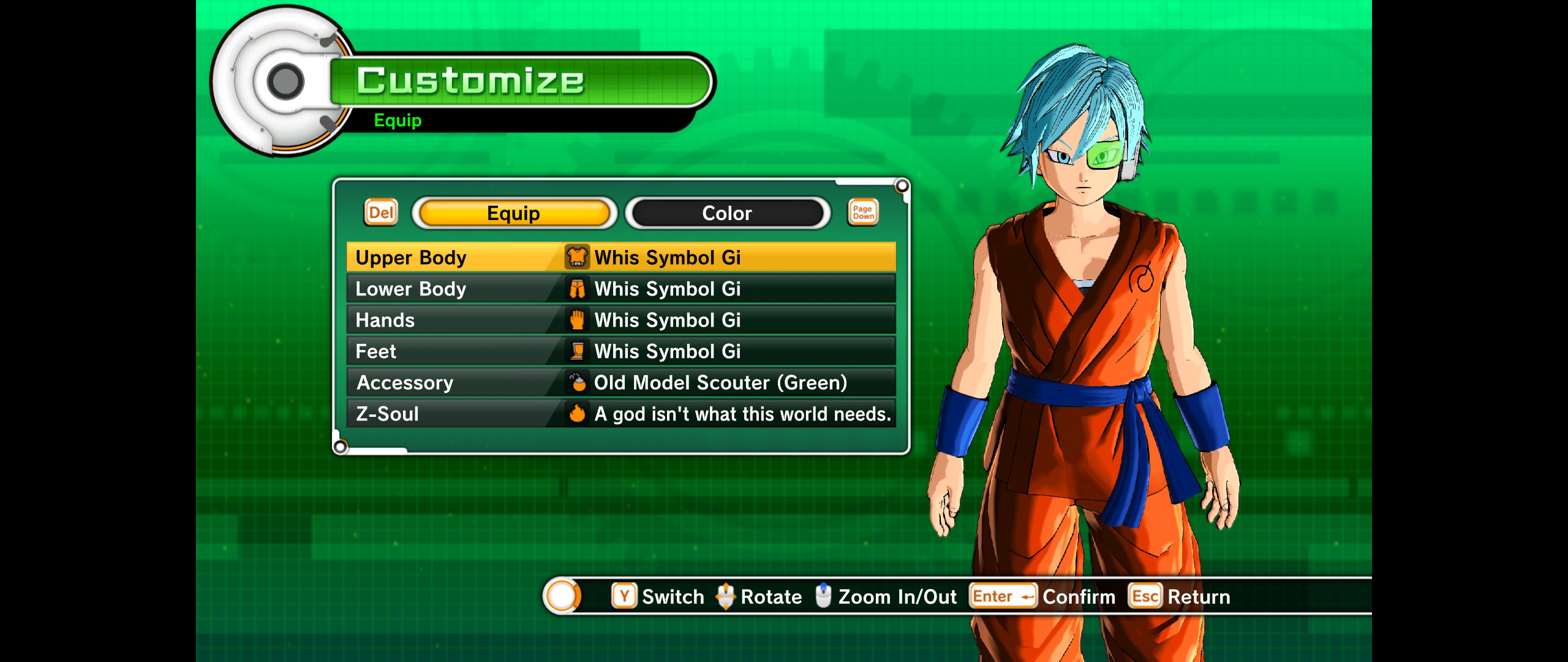The height and width of the screenshot is (662, 1568).
Task: Open the Hands equipment slot
Action: pyautogui.click(x=620, y=320)
